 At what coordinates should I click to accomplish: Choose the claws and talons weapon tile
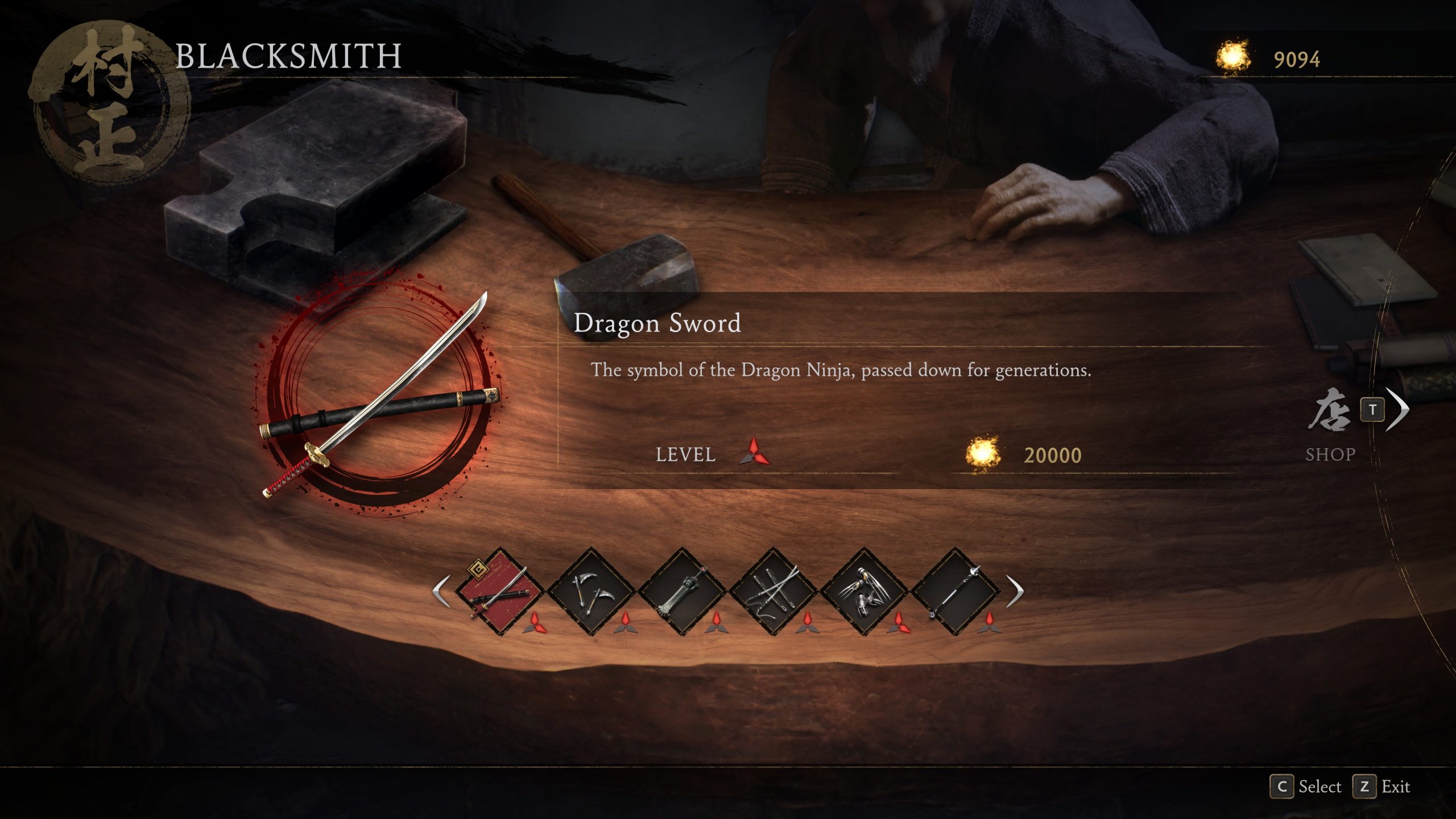point(864,591)
